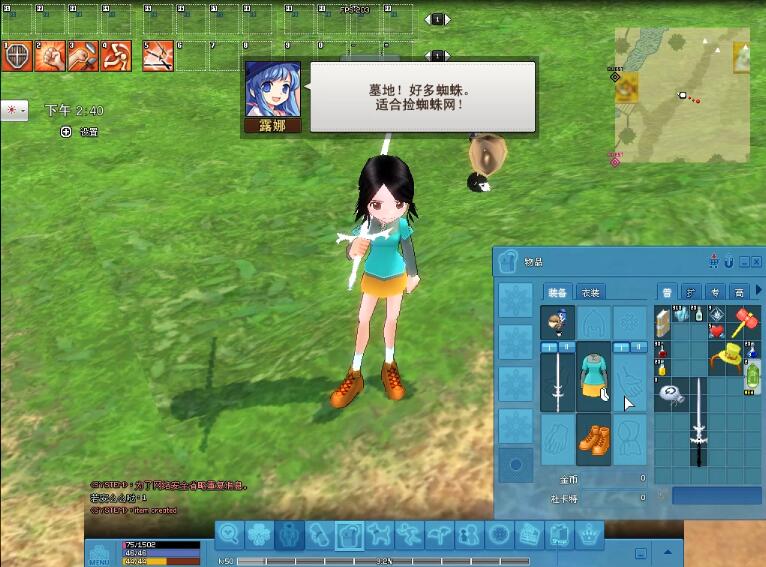Viewport: 766px width, 567px height.
Task: Activate the bow and arrow skill
Action: coord(157,56)
